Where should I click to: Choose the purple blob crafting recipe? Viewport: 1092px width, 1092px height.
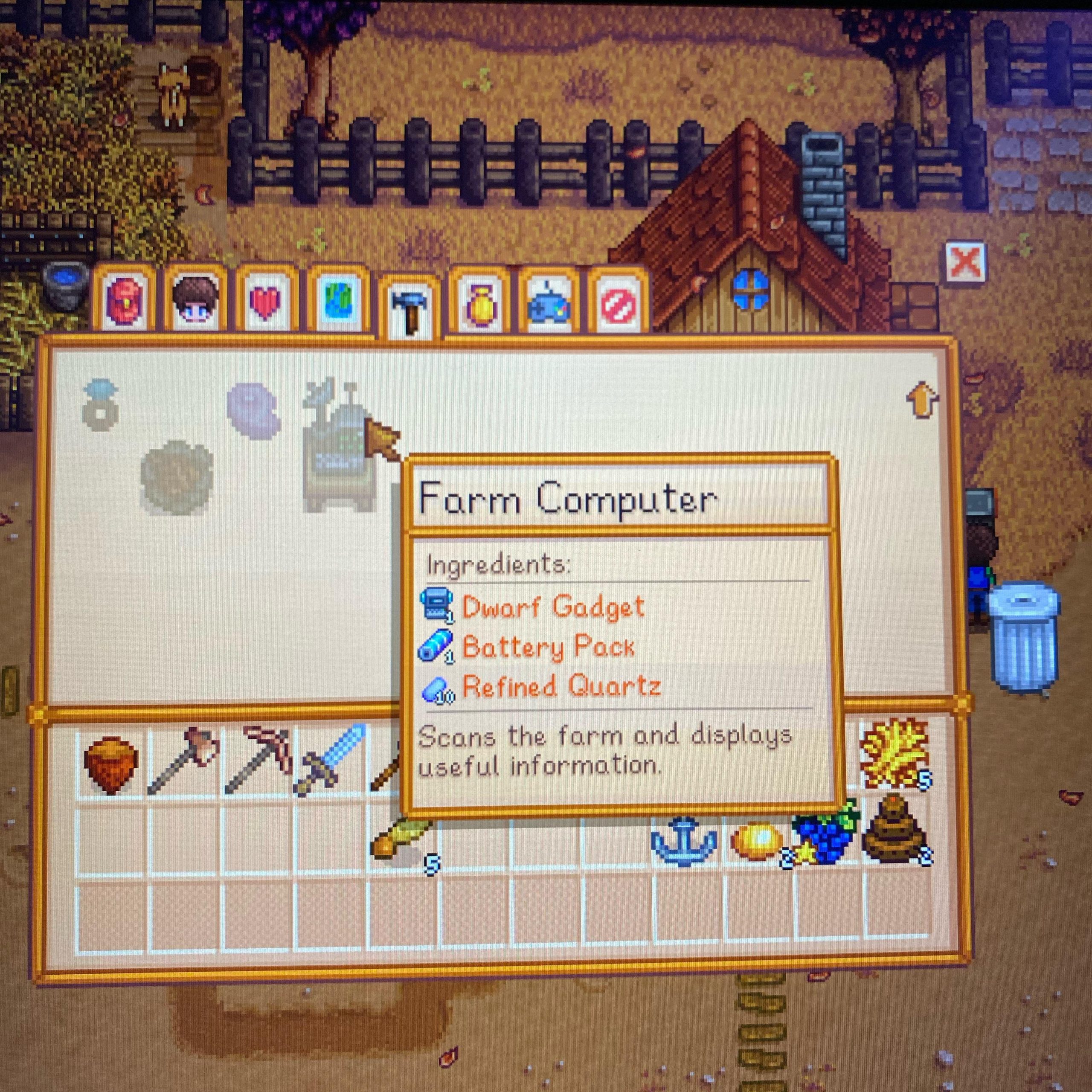253,409
